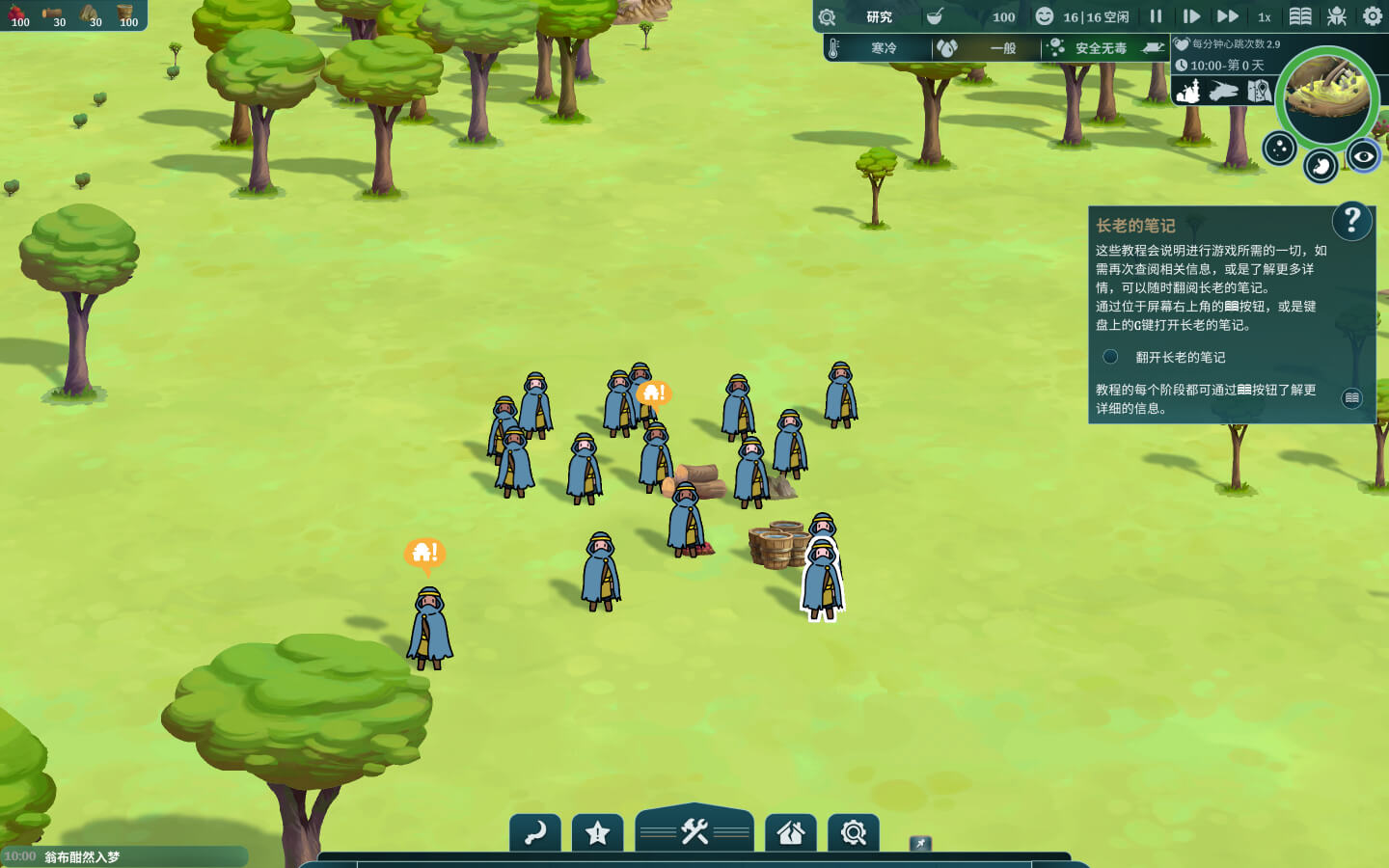Viewport: 1389px width, 868px height.
Task: Tick the 翻开长老的笔记 objective circle
Action: pos(1110,357)
